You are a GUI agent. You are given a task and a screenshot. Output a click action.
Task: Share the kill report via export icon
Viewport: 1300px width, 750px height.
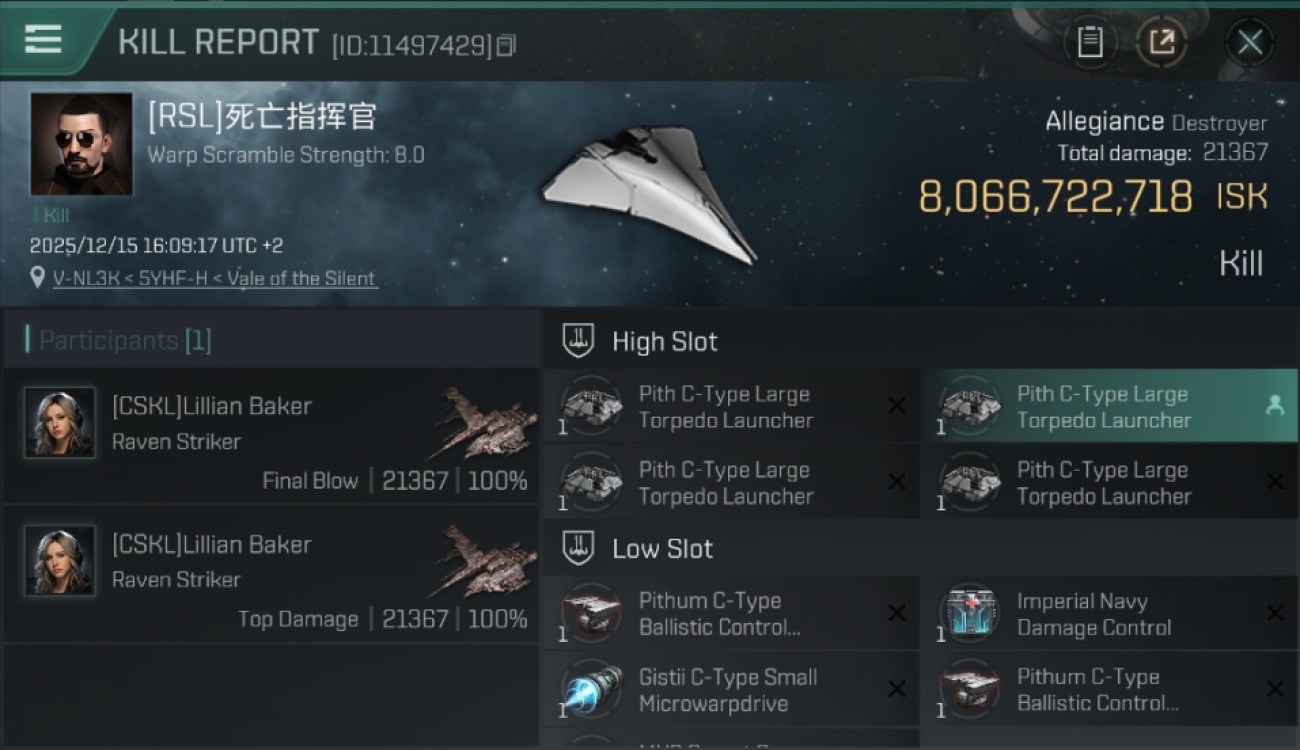point(1162,42)
